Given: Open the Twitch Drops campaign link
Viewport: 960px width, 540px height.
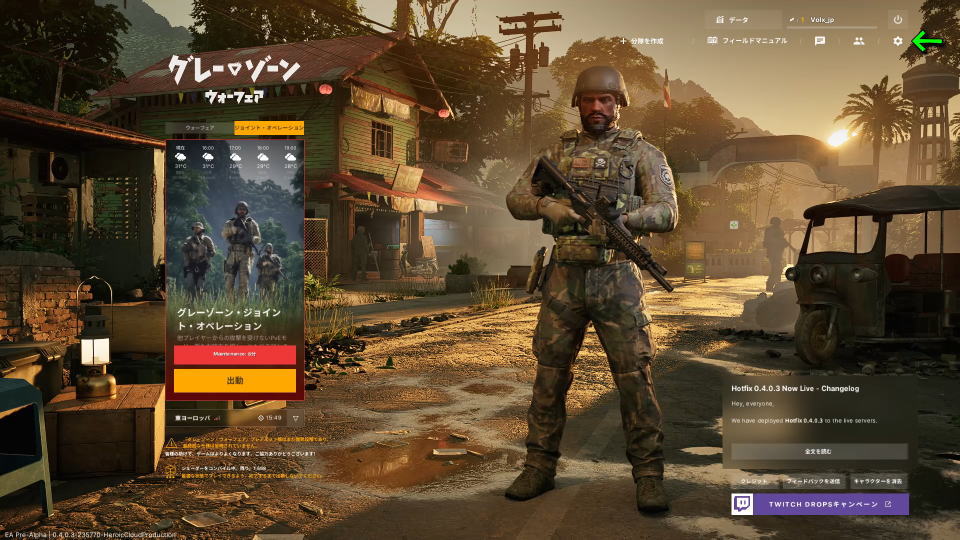Looking at the screenshot, I should coord(819,504).
